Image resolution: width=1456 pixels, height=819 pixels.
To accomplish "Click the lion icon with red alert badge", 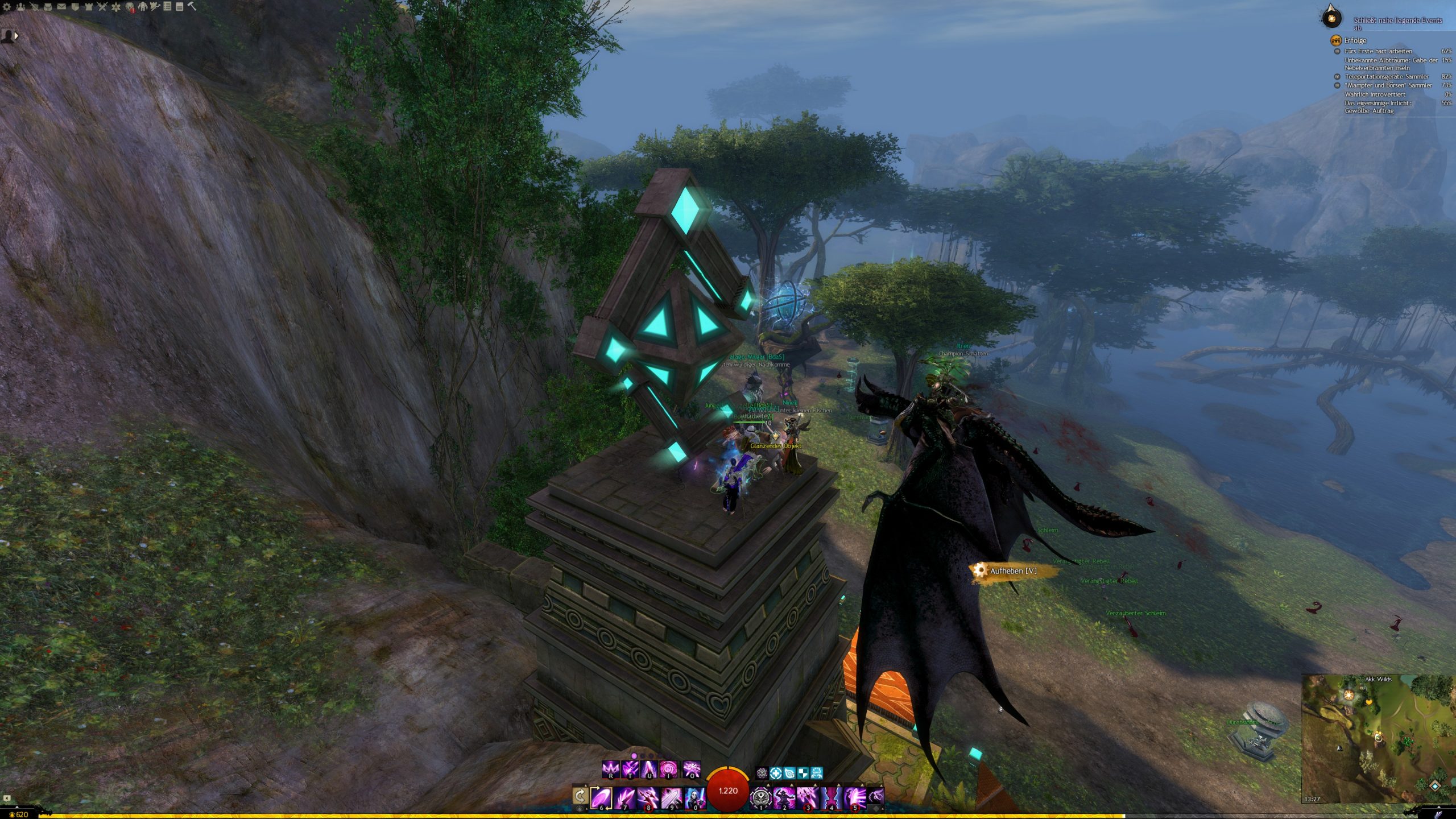I will (130, 7).
